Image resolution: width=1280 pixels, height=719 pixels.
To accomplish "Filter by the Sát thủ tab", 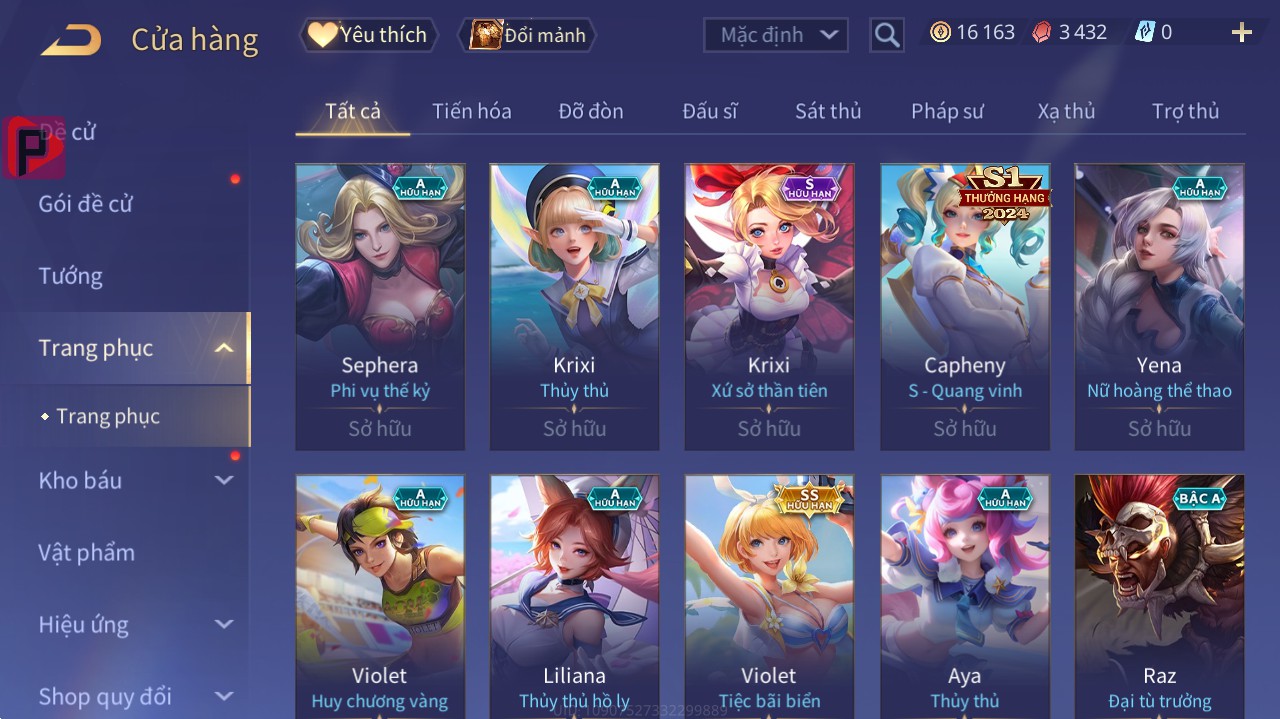I will (828, 111).
